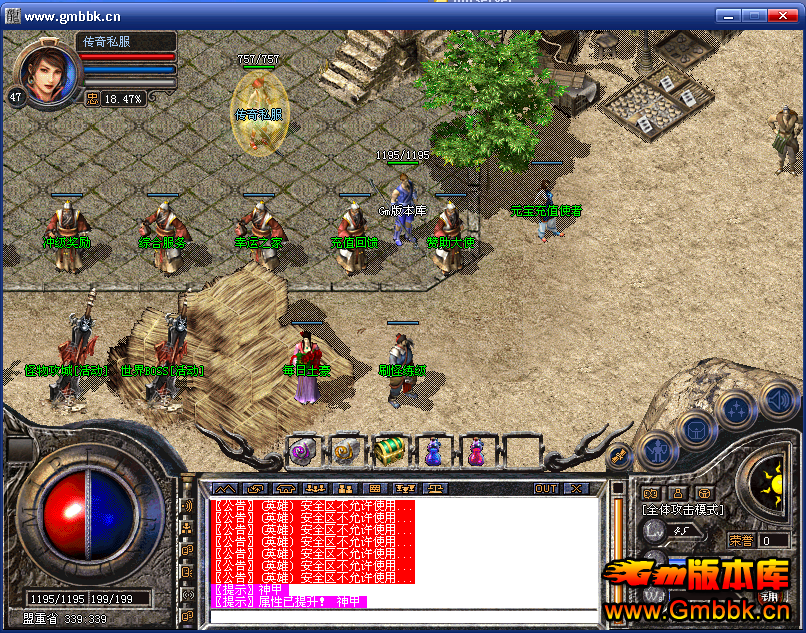Click the OUT button above chat

click(546, 488)
